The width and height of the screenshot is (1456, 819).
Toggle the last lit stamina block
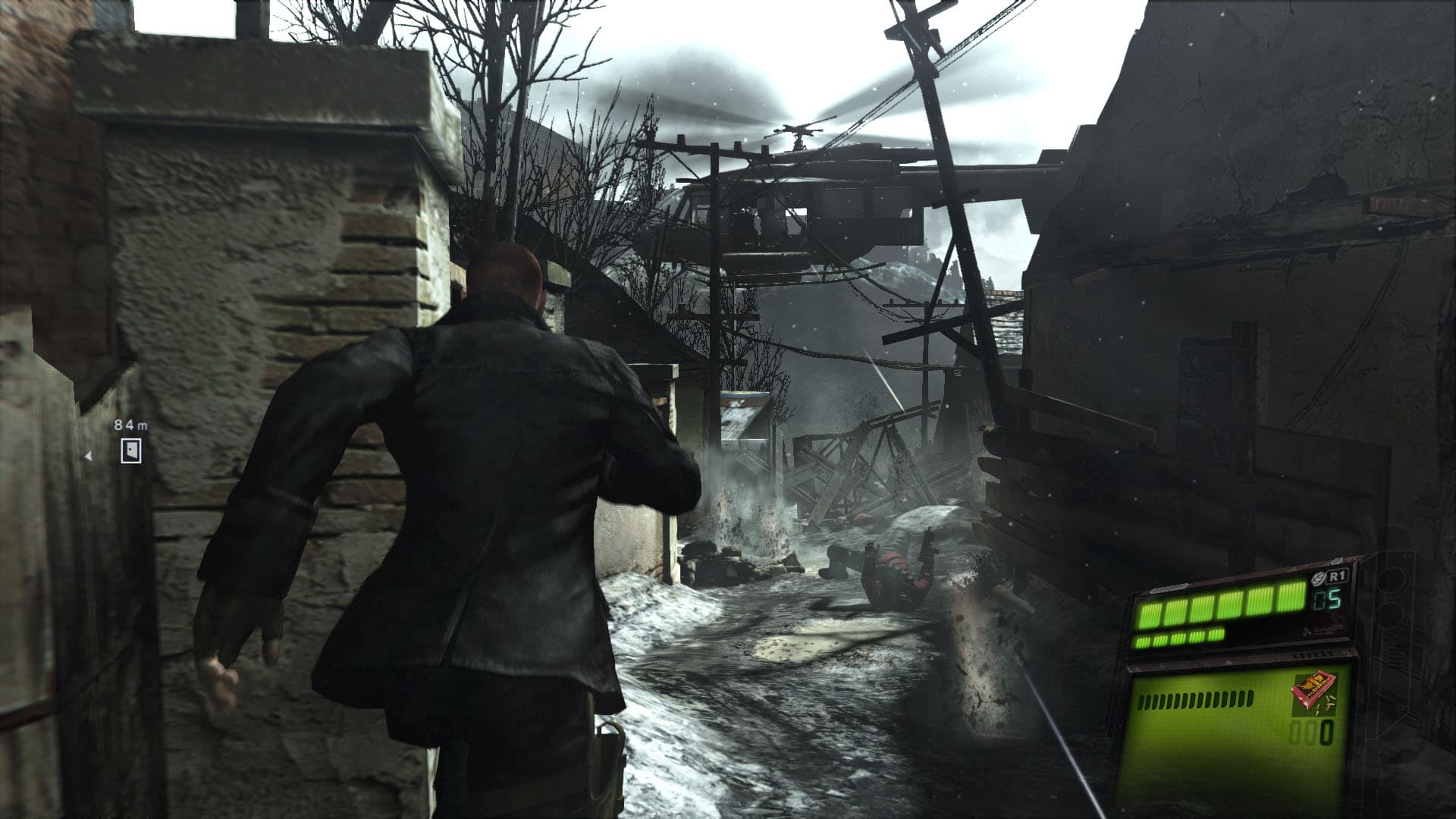(1214, 638)
